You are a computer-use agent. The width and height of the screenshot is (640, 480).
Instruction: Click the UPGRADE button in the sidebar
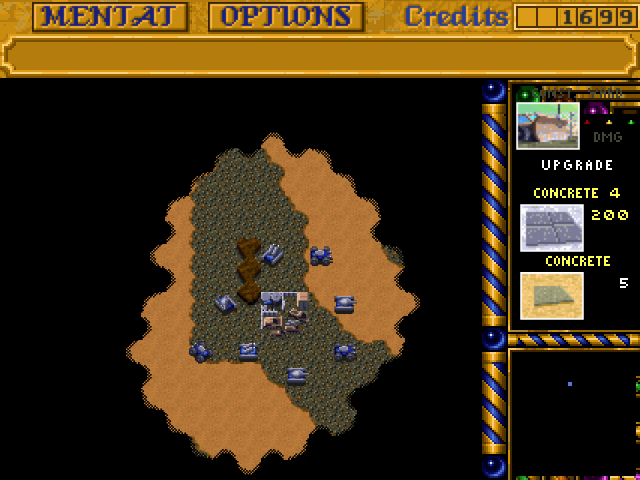click(577, 165)
